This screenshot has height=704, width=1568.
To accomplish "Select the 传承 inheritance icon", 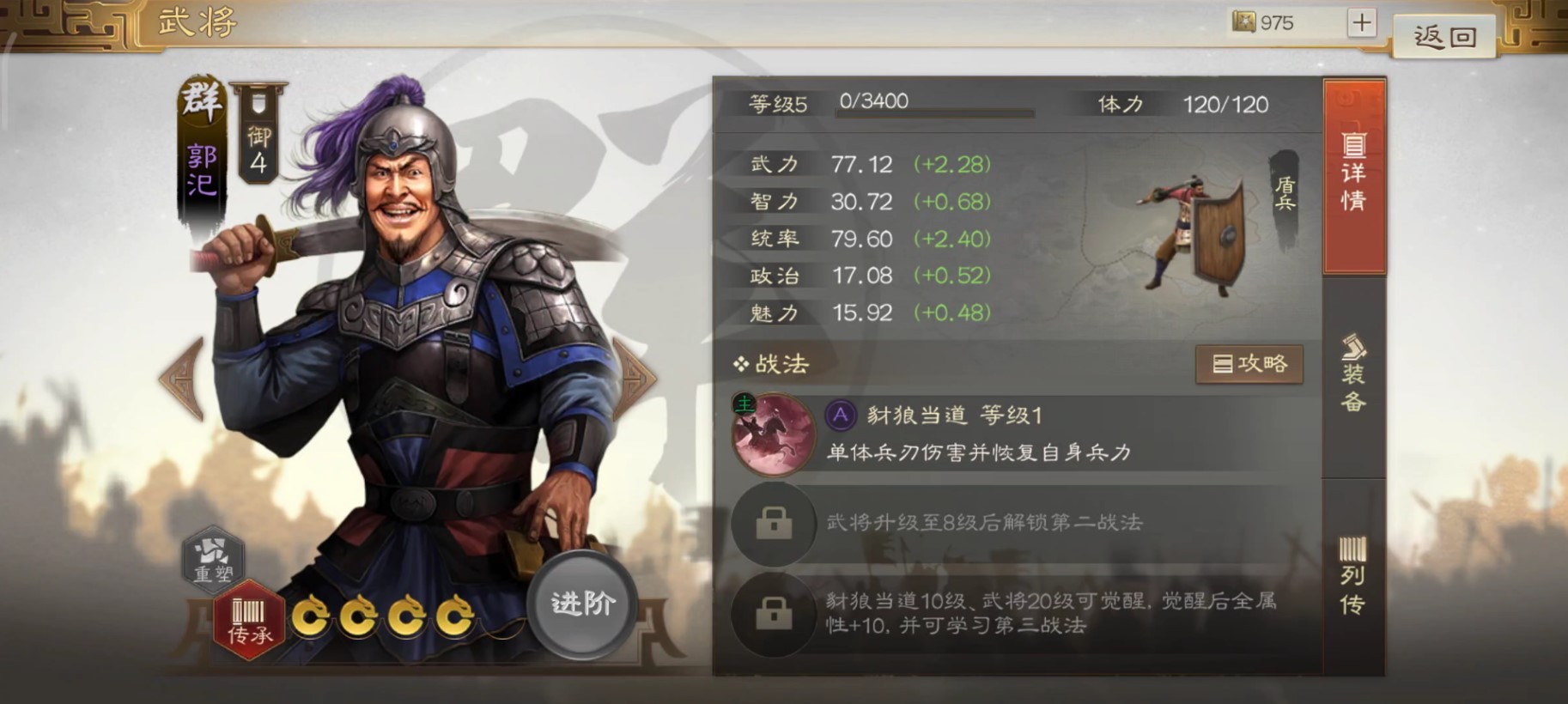I will tap(250, 621).
